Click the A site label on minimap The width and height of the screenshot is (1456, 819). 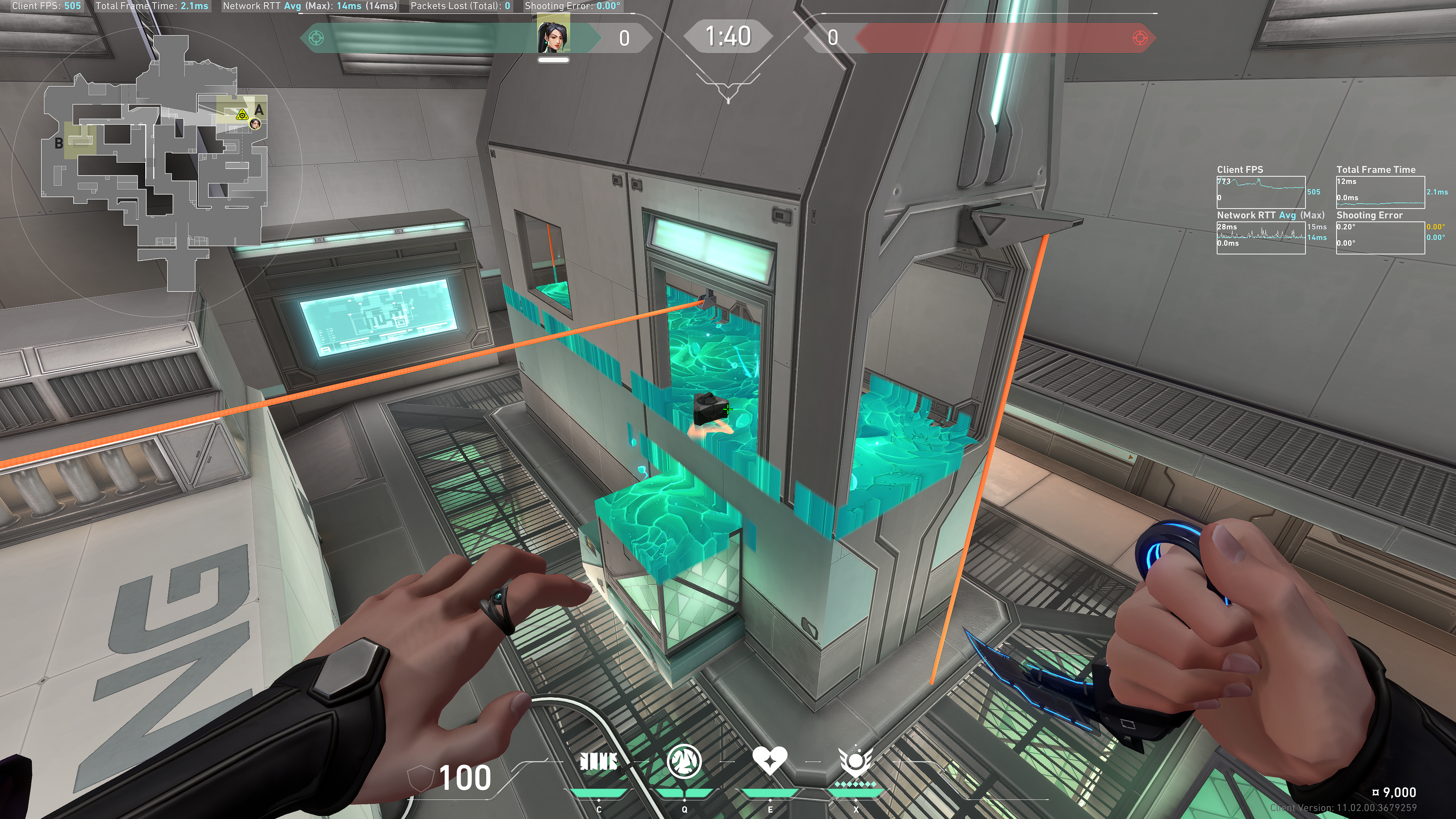[259, 110]
